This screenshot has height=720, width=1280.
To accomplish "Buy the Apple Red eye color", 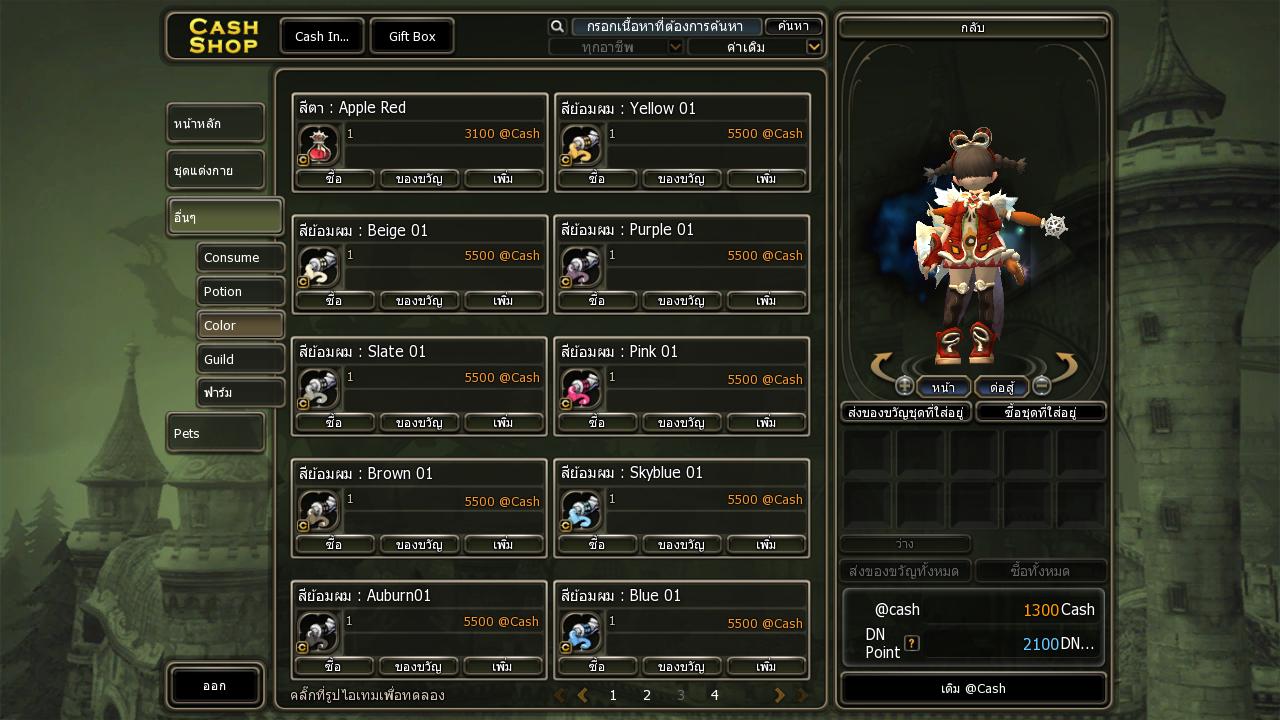I will click(x=334, y=179).
